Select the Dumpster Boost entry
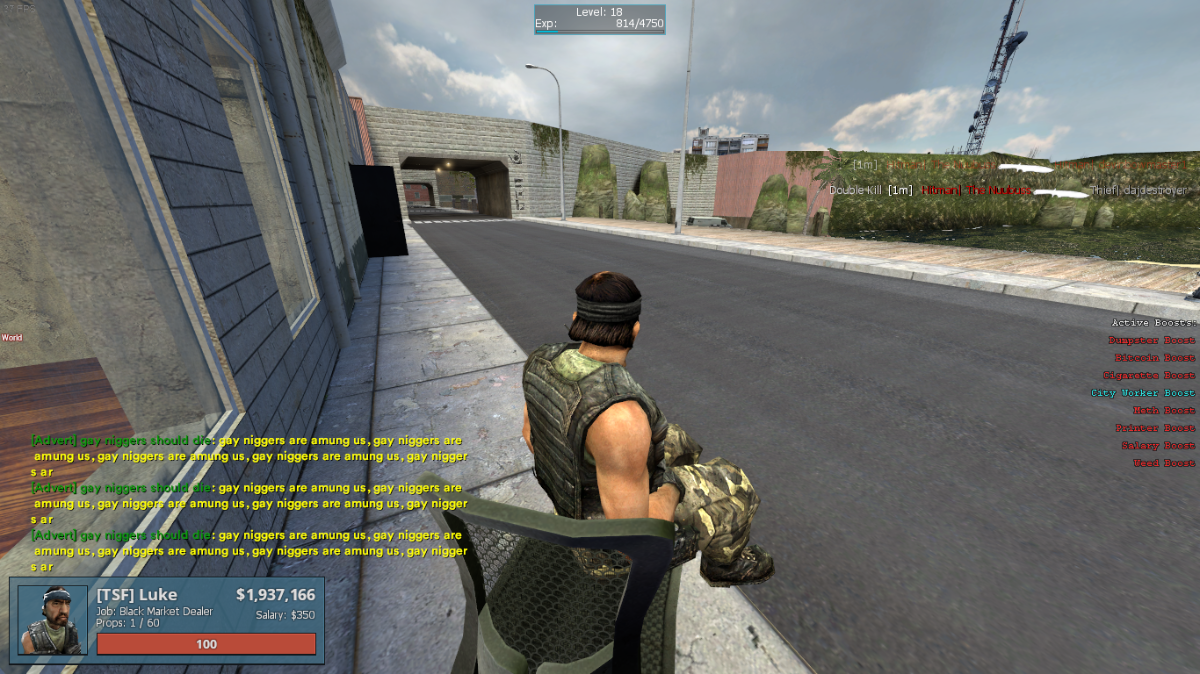Screen dimensions: 1200x674 click(x=1151, y=341)
